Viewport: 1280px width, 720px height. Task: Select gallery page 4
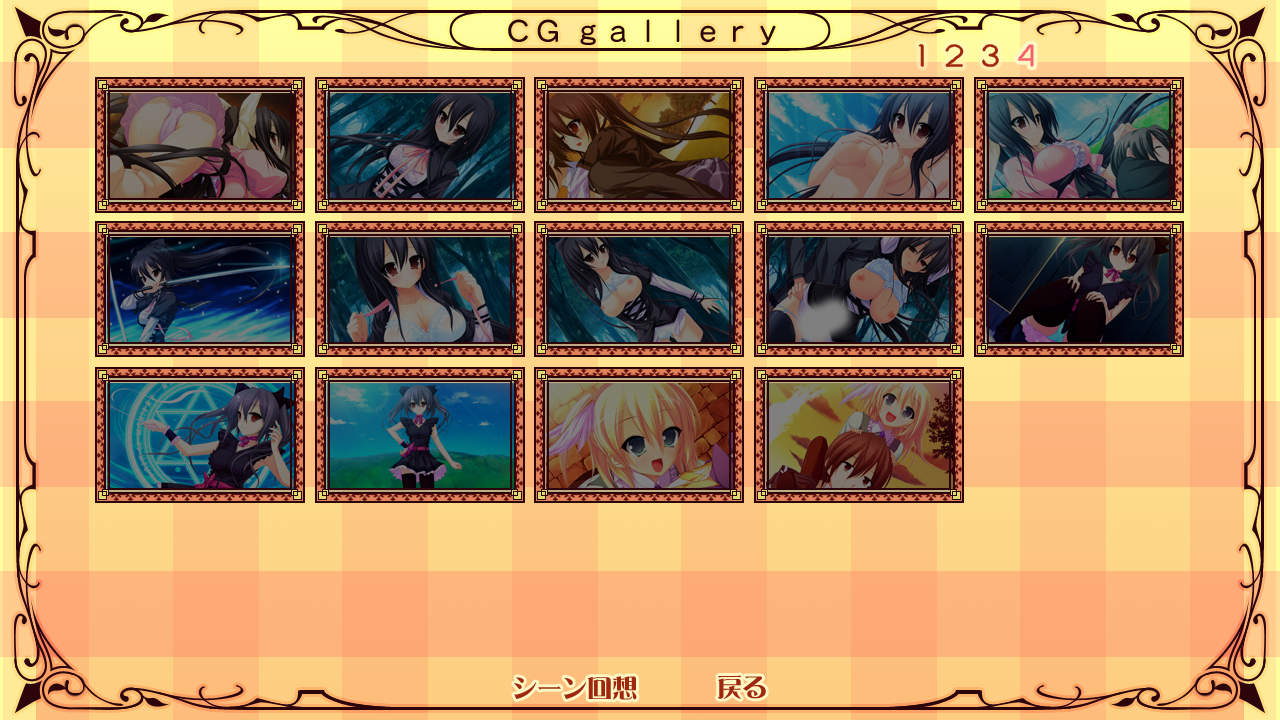point(1025,56)
